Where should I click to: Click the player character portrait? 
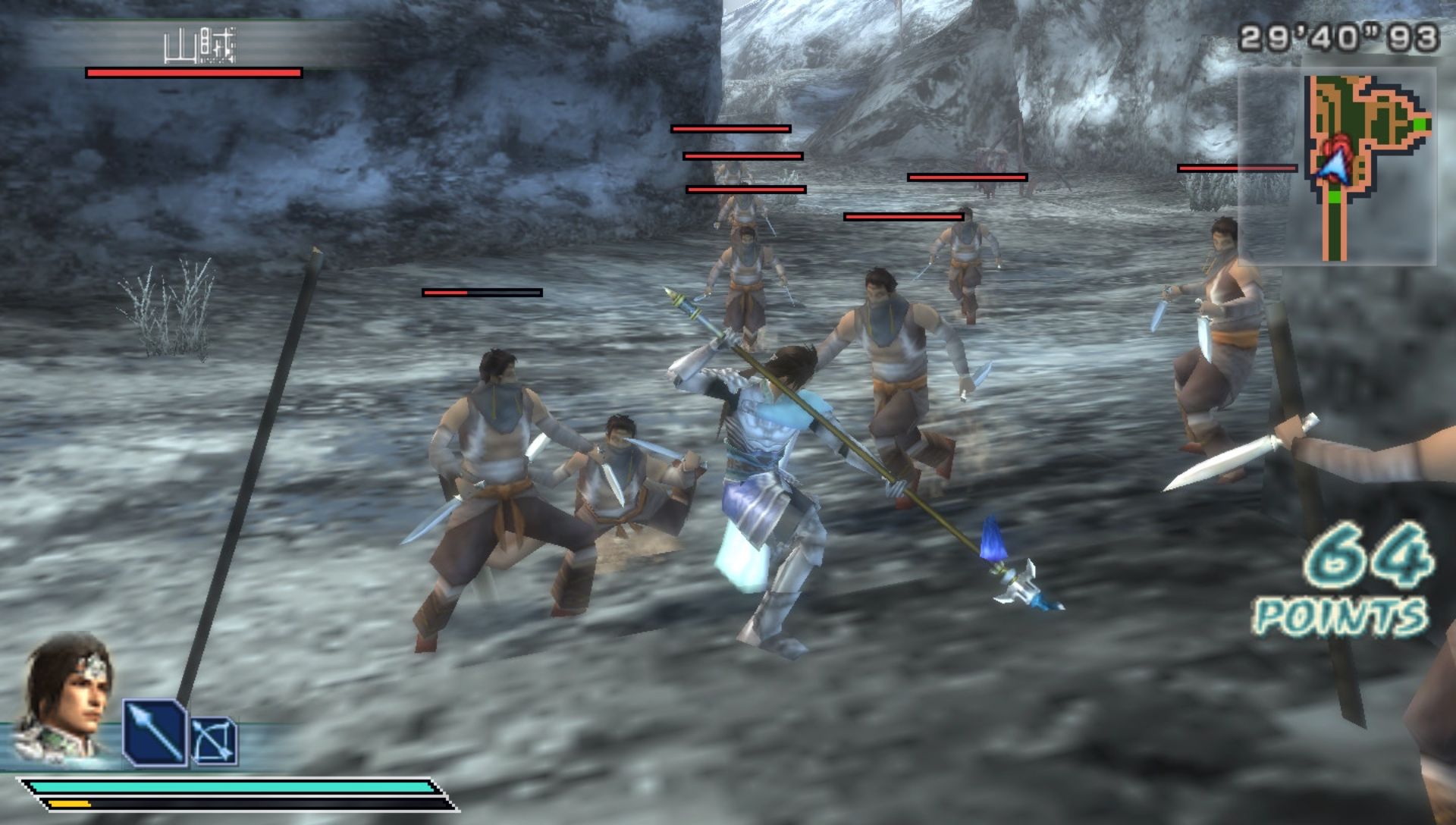pyautogui.click(x=65, y=696)
